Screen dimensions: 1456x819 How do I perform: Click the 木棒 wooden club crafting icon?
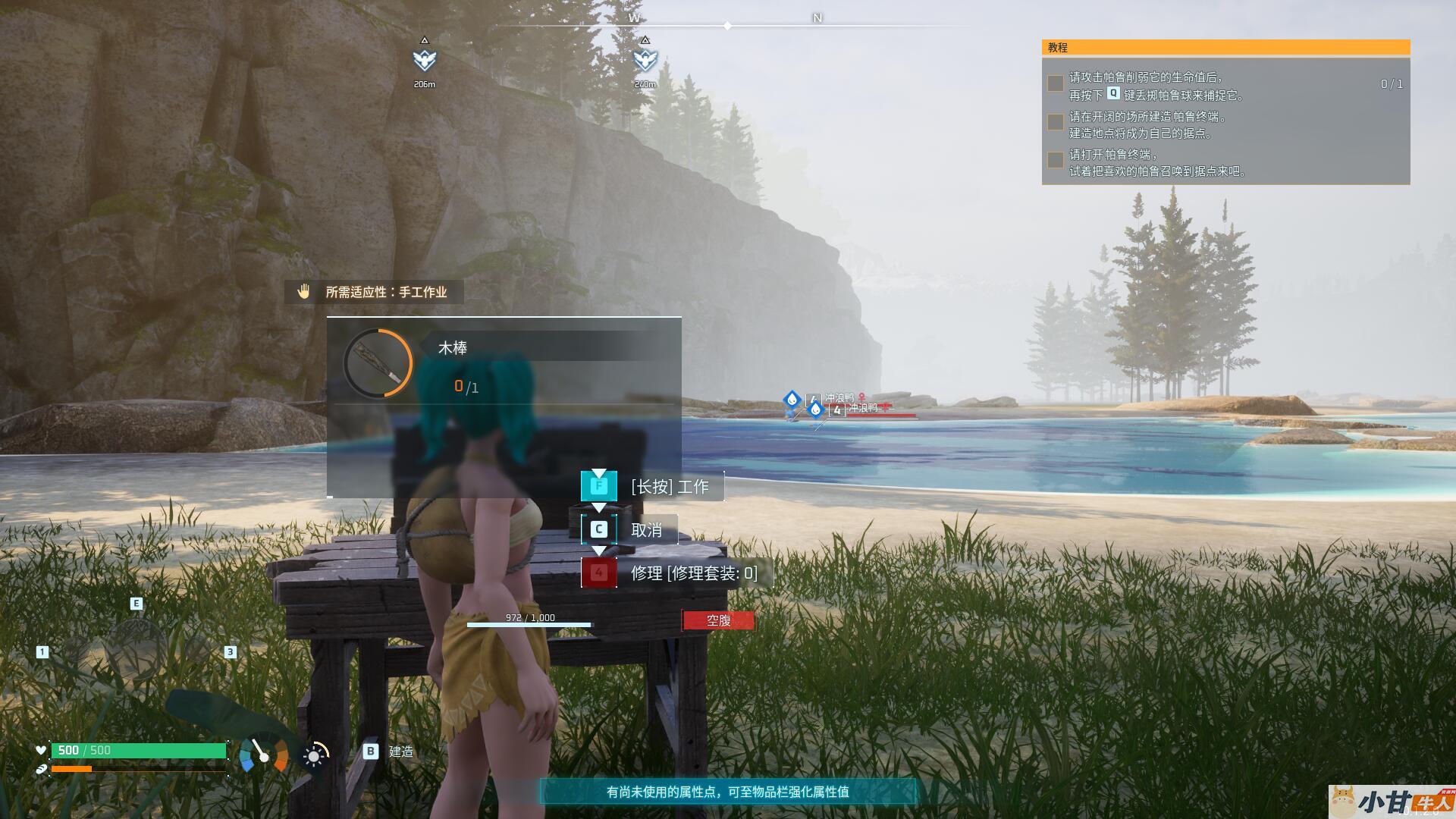point(378,363)
